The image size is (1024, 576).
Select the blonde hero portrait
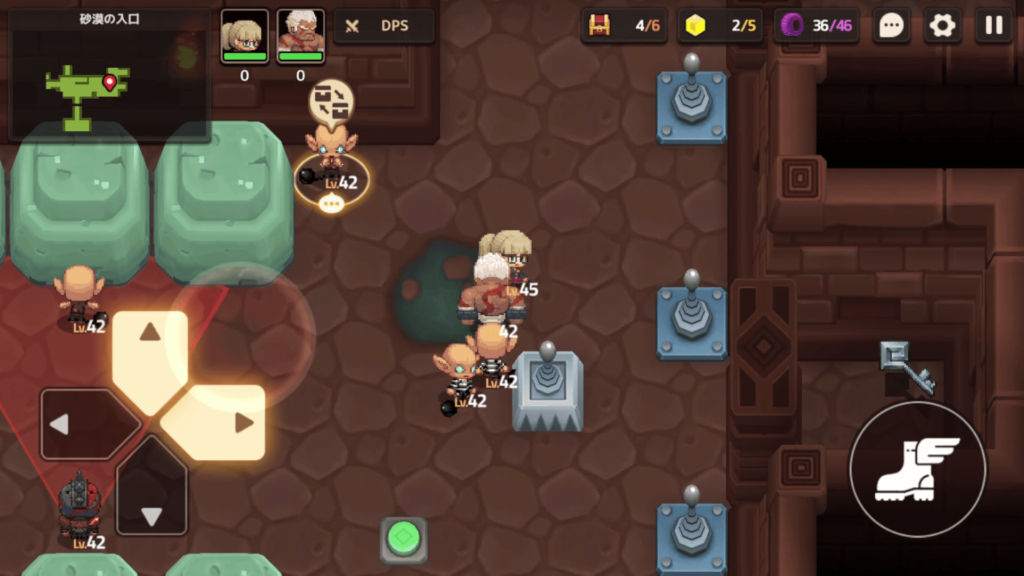pos(244,36)
